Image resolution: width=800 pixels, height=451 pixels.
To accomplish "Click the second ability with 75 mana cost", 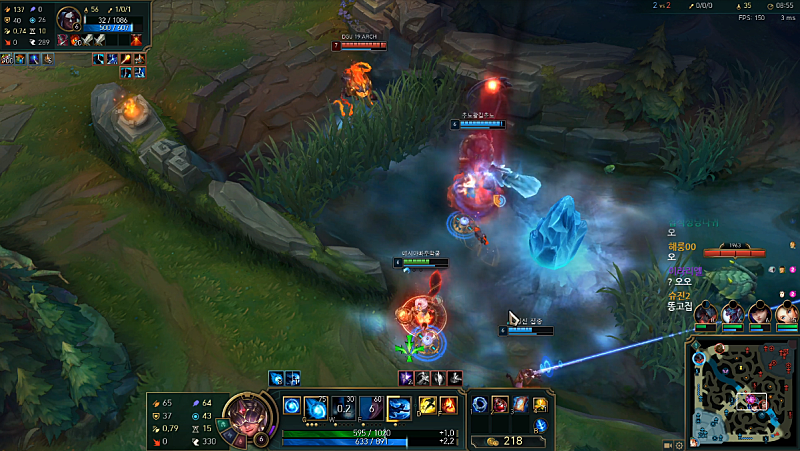I will pos(318,407).
